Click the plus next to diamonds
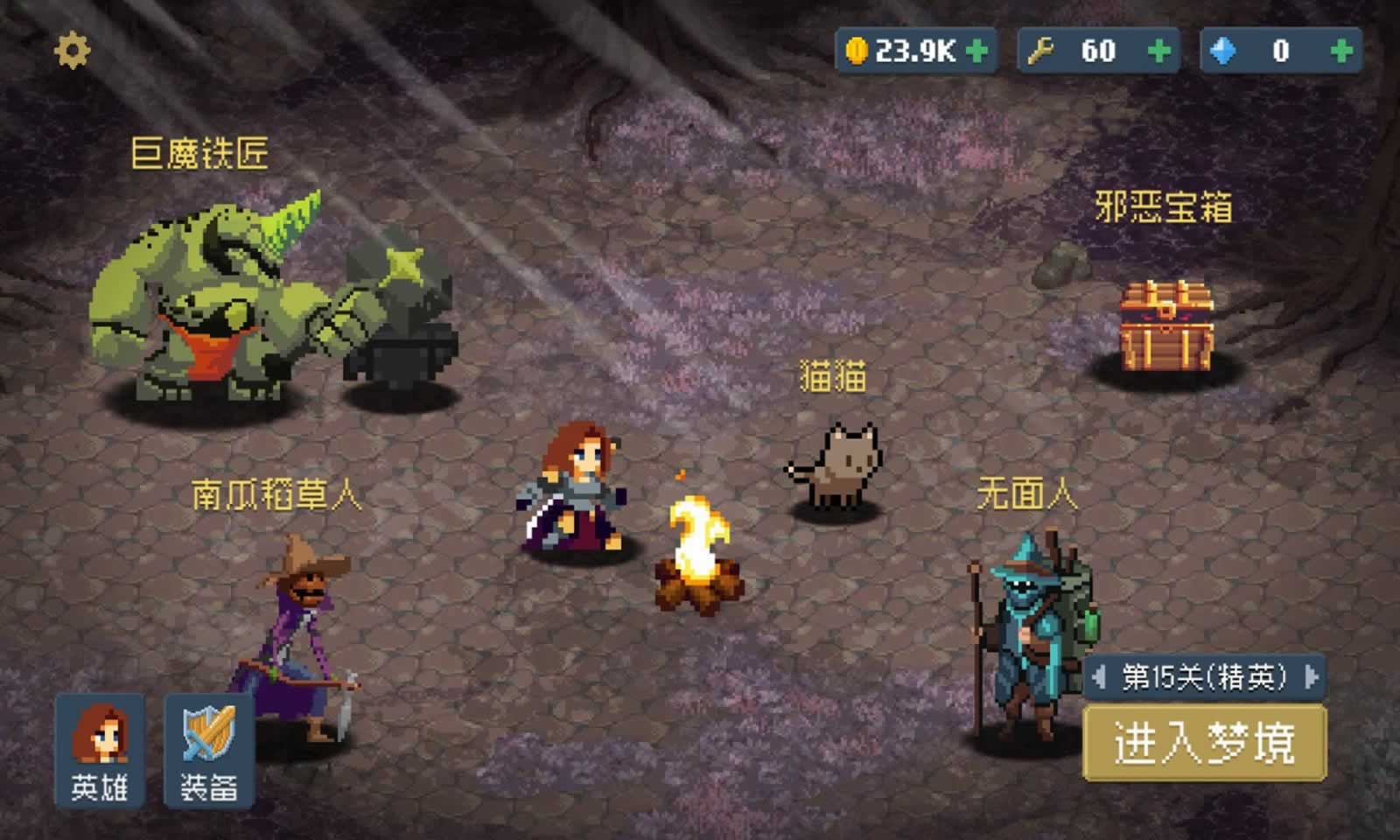This screenshot has height=840, width=1400. (x=1339, y=50)
